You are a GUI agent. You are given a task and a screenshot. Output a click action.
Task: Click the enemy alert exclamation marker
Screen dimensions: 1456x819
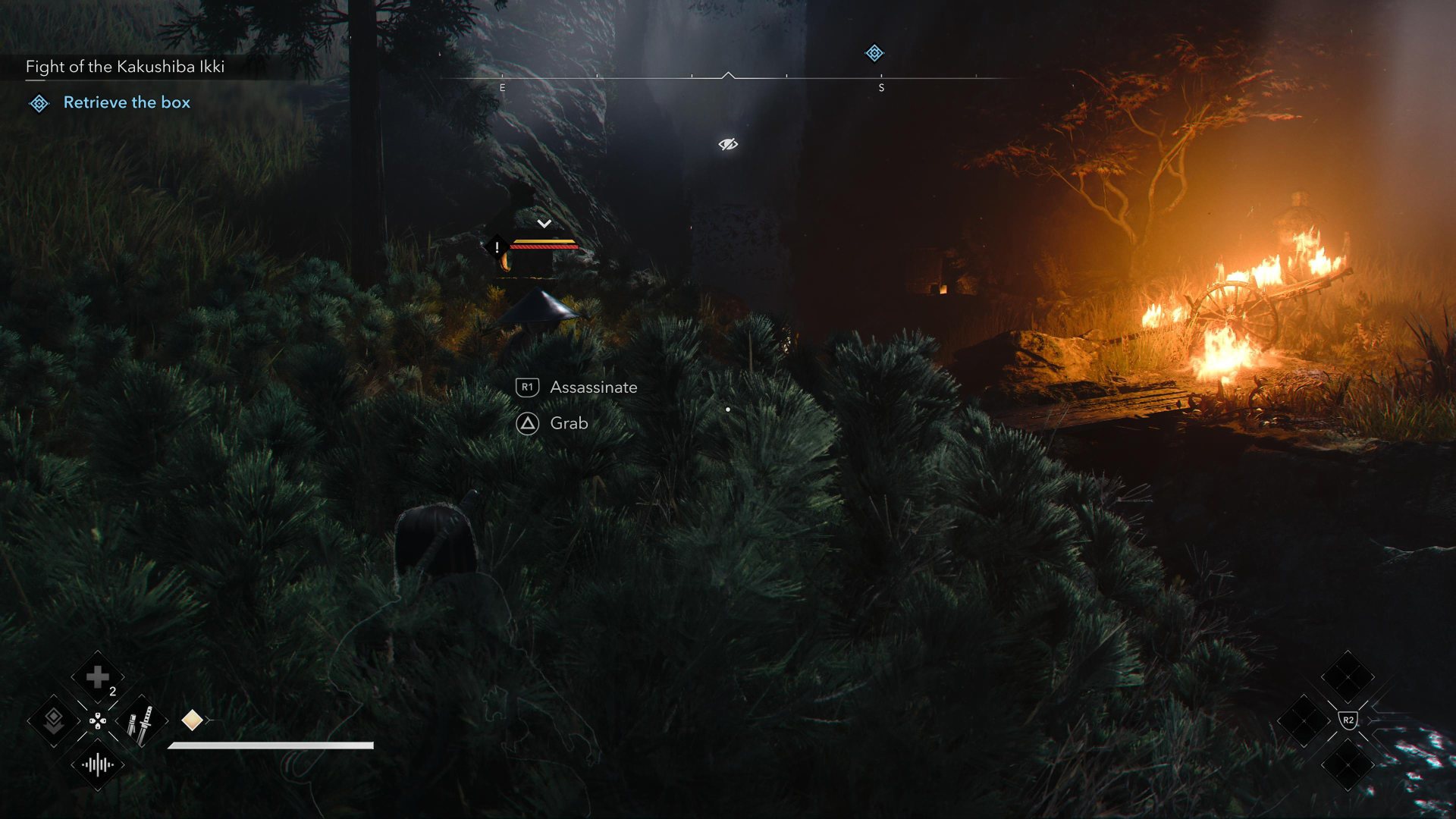[497, 247]
